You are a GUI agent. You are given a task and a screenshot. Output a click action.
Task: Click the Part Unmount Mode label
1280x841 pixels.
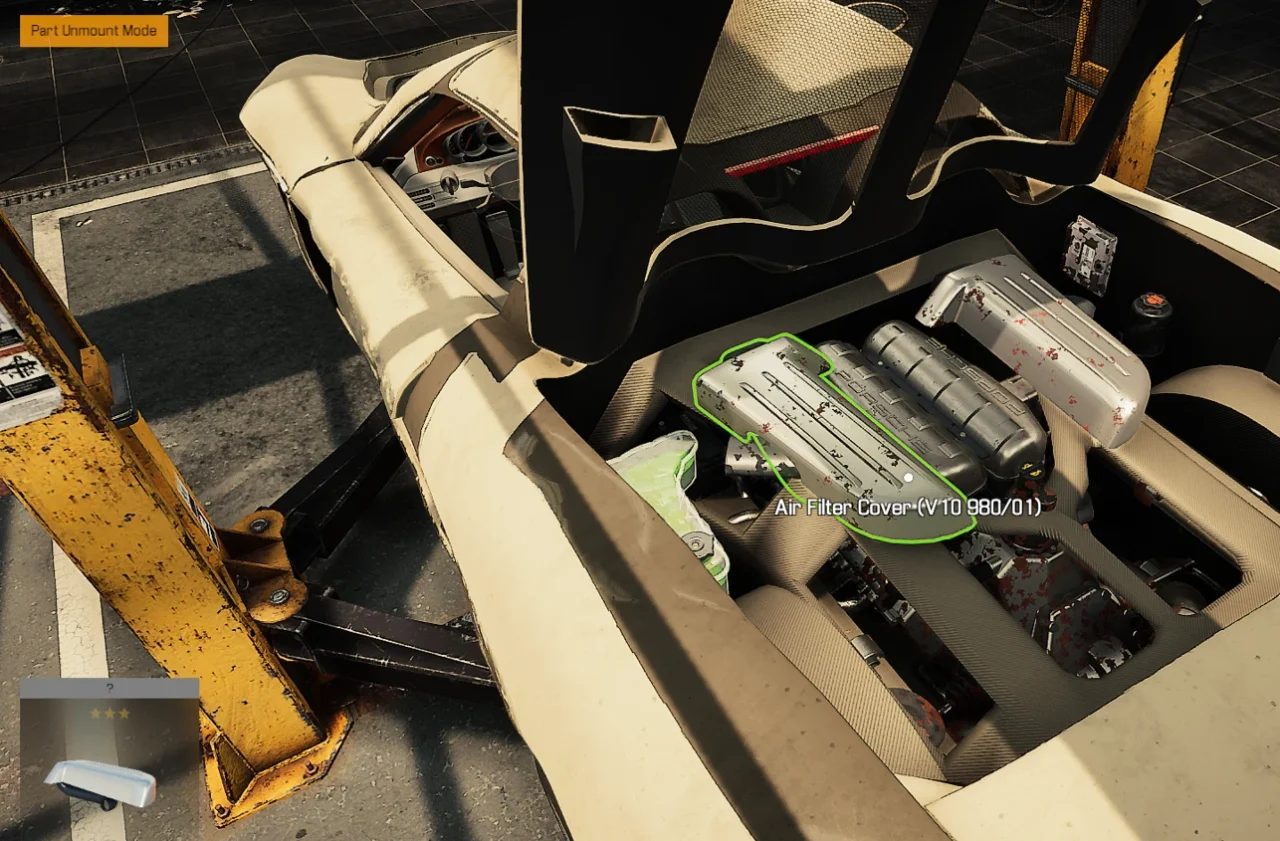coord(94,31)
